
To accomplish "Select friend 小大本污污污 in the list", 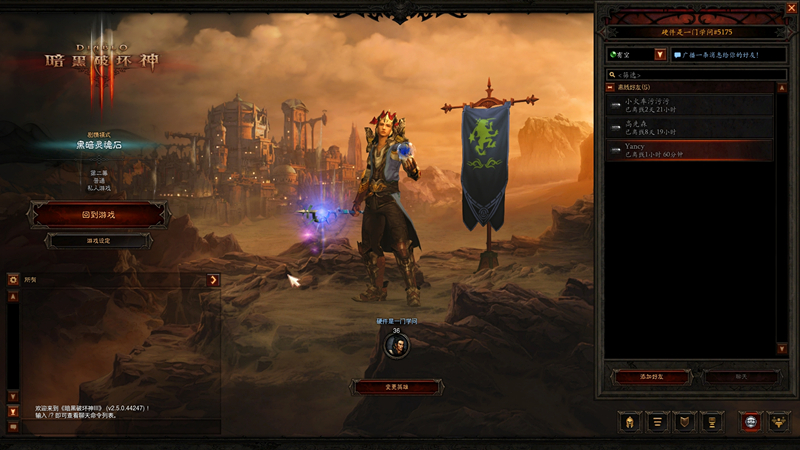I will coord(690,105).
